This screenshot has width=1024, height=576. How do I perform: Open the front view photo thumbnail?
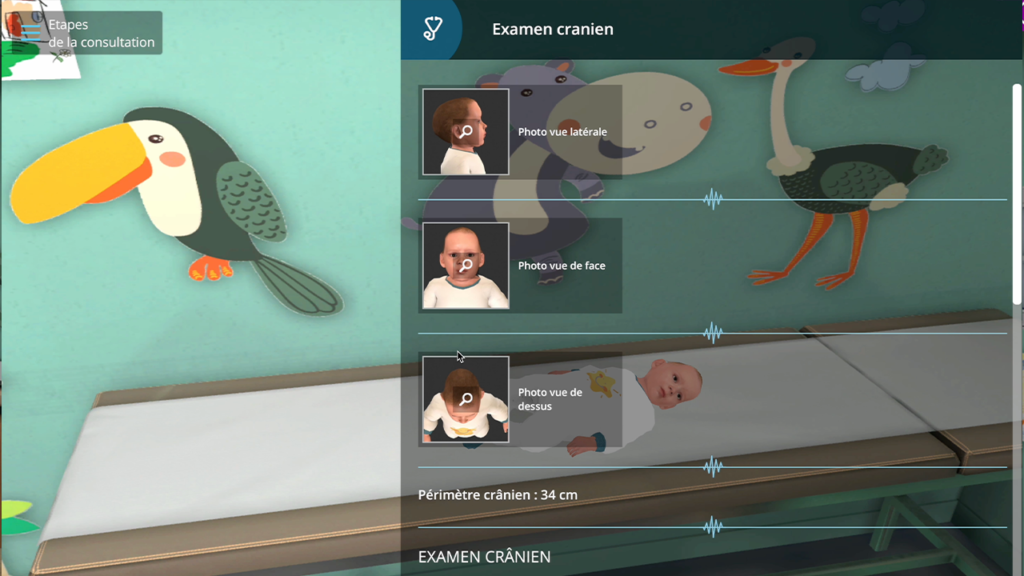pyautogui.click(x=465, y=266)
